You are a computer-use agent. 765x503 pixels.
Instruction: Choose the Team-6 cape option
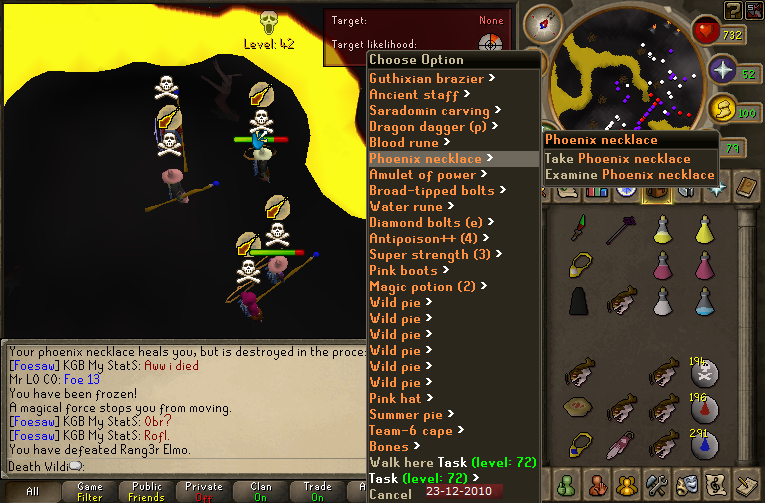pyautogui.click(x=410, y=431)
